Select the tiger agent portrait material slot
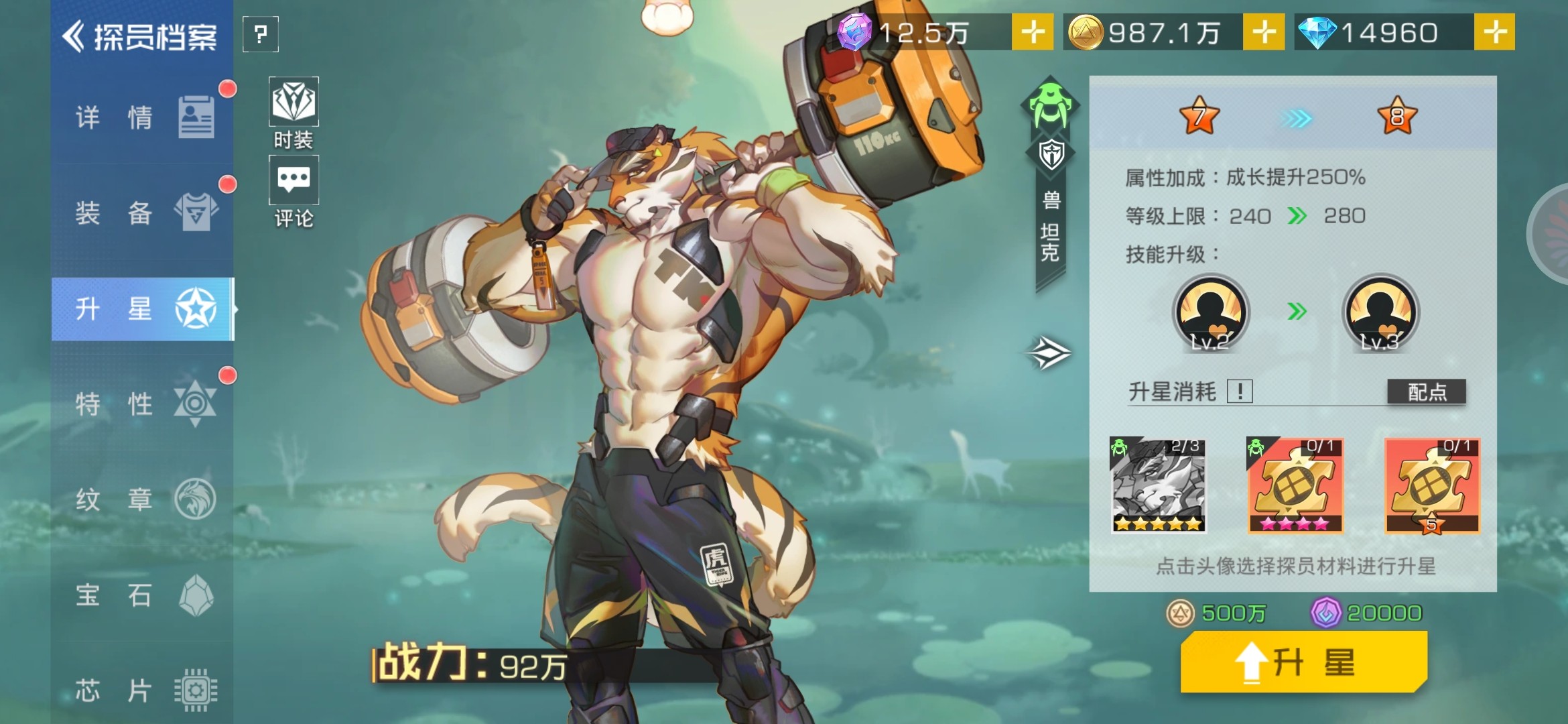1568x724 pixels. (x=1159, y=486)
